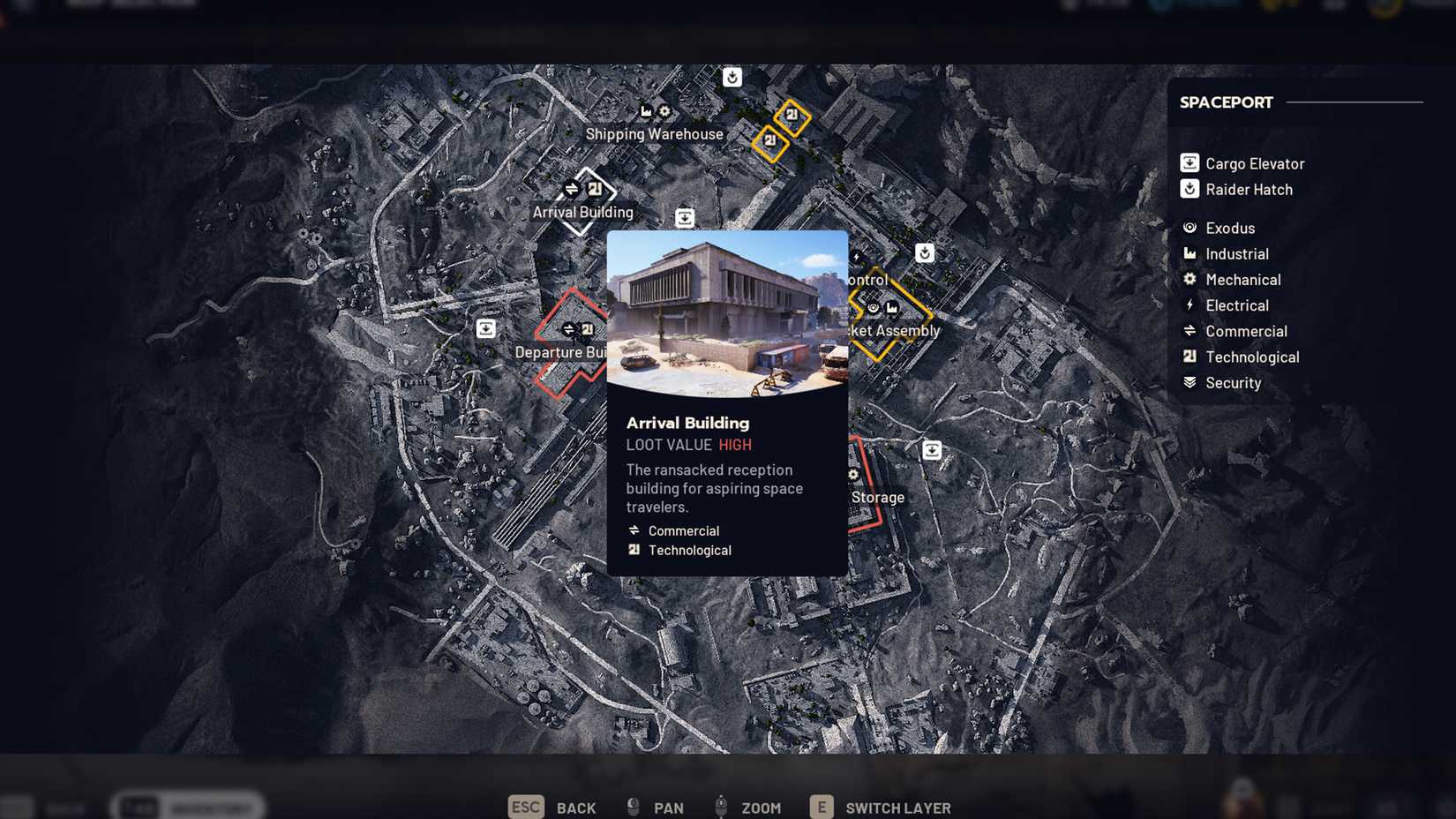Click the PAN control in the bottom bar
Screen dimensions: 1456x819
pos(668,808)
